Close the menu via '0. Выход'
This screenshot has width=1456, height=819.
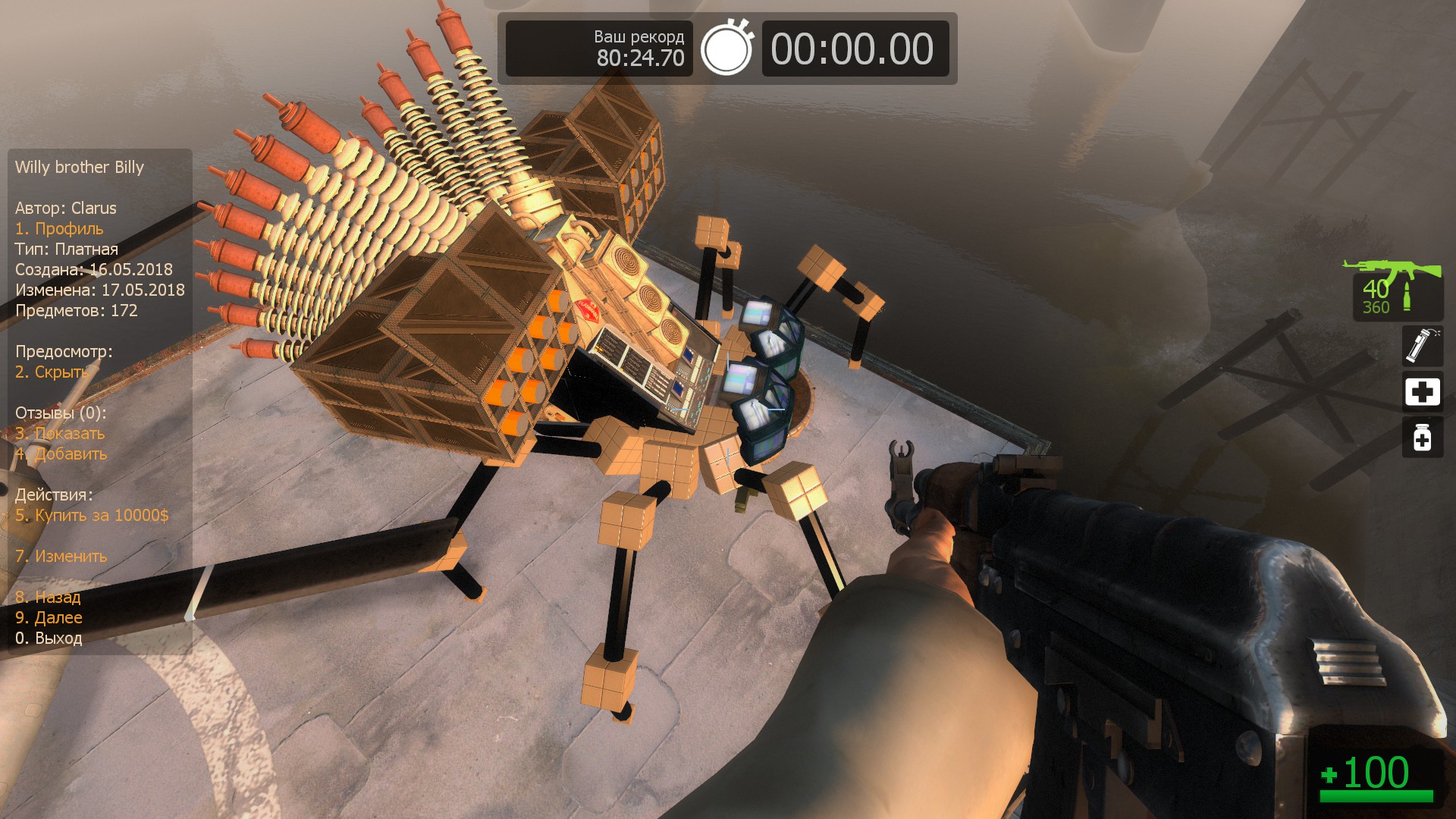(49, 639)
